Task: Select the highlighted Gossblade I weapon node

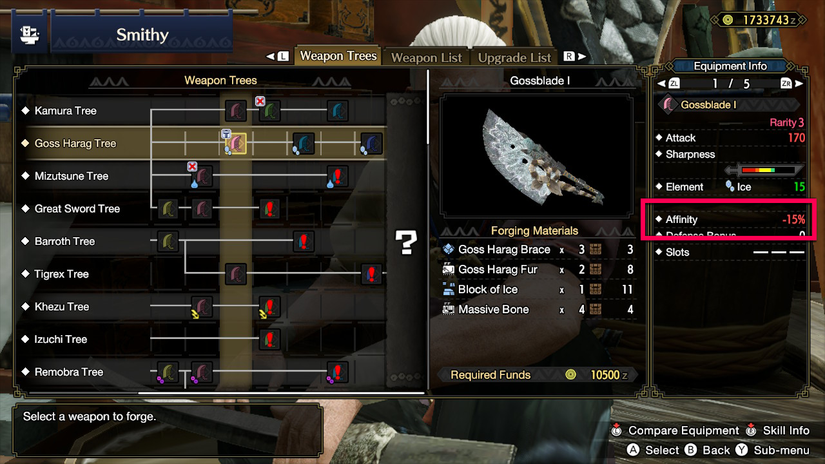Action: tap(236, 144)
